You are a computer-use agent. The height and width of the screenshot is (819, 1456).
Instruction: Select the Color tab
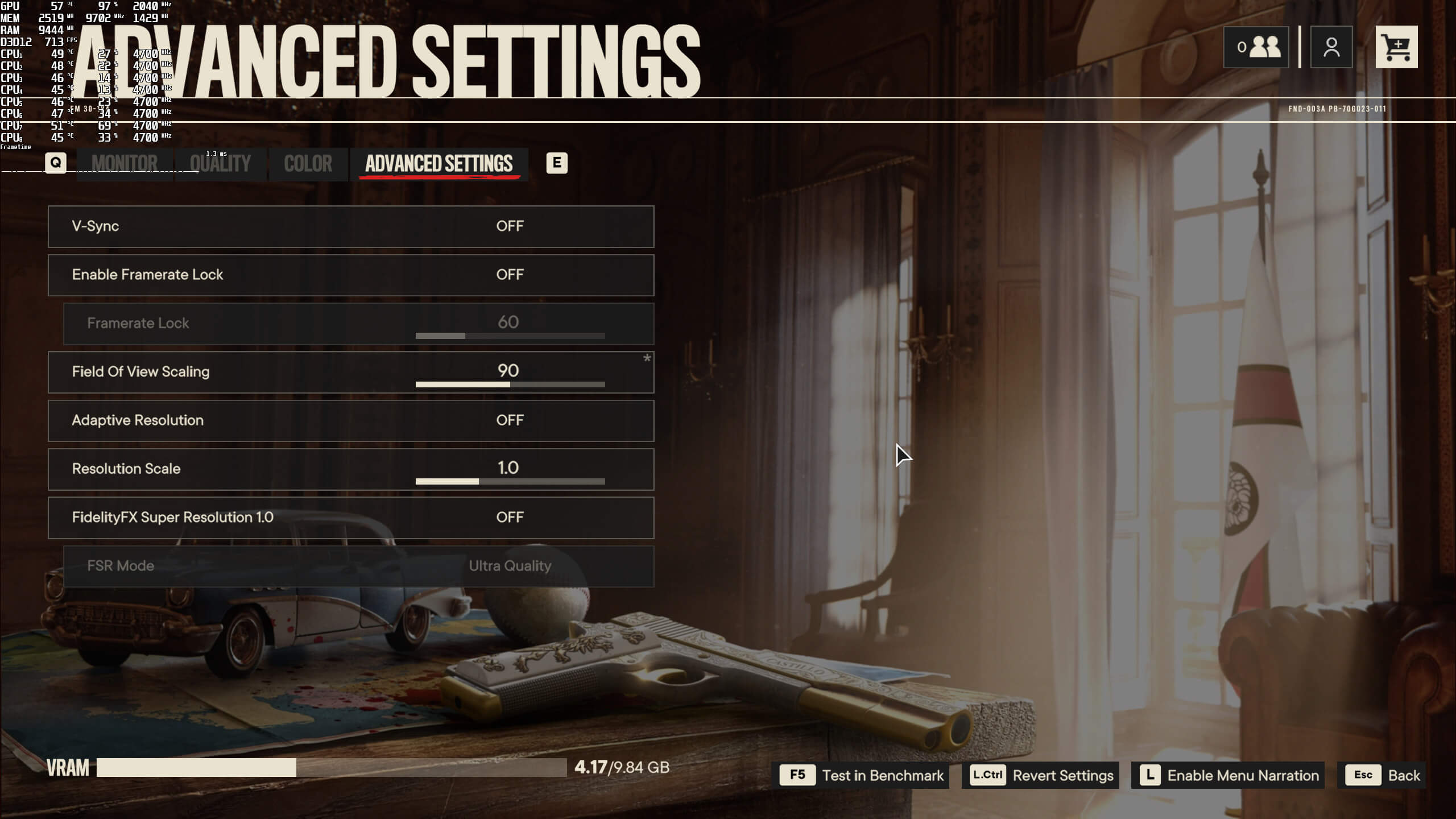point(308,164)
